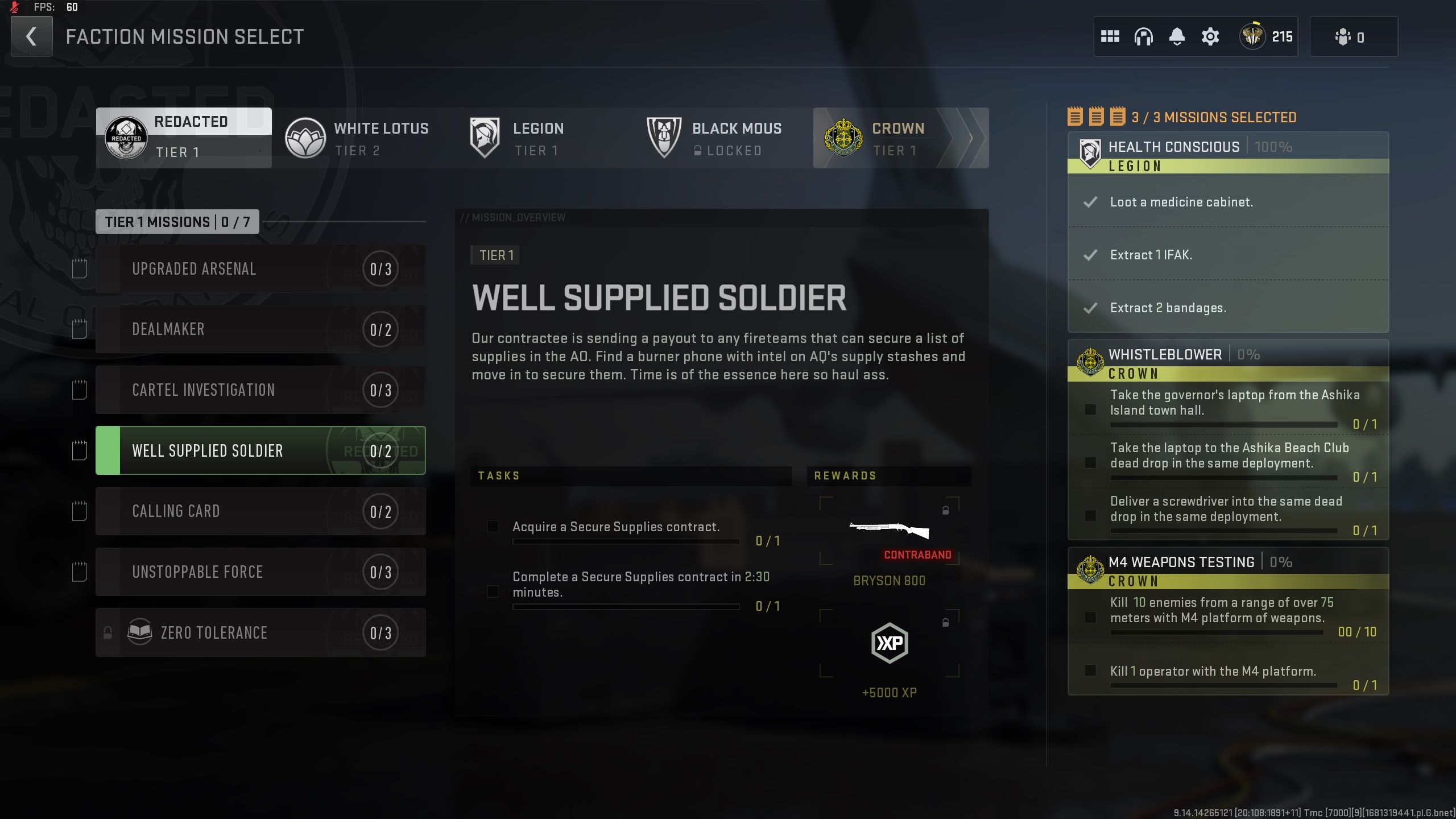Check off Acquire a Secure Supplies contract task

click(x=493, y=527)
